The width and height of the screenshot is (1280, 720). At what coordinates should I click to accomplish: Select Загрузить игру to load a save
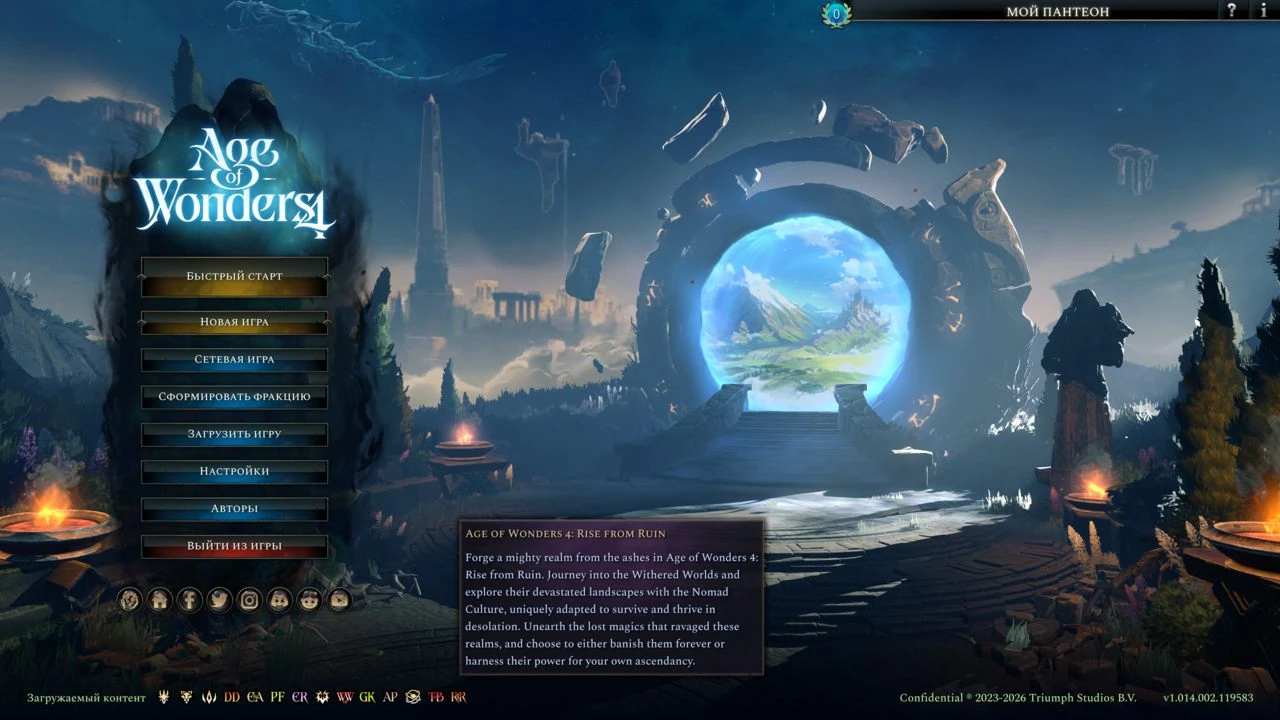234,434
